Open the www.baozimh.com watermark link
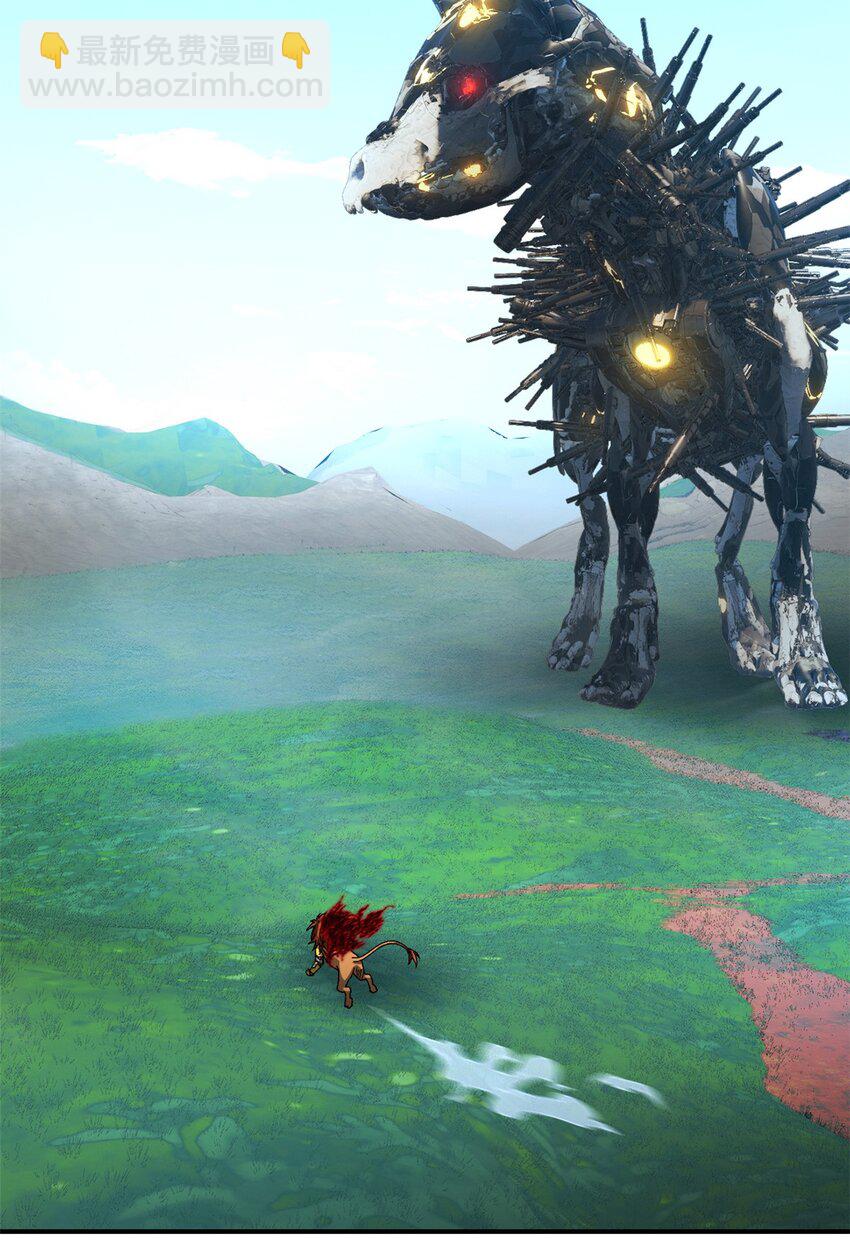Screen dimensions: 850x1258 pyautogui.click(x=175, y=86)
